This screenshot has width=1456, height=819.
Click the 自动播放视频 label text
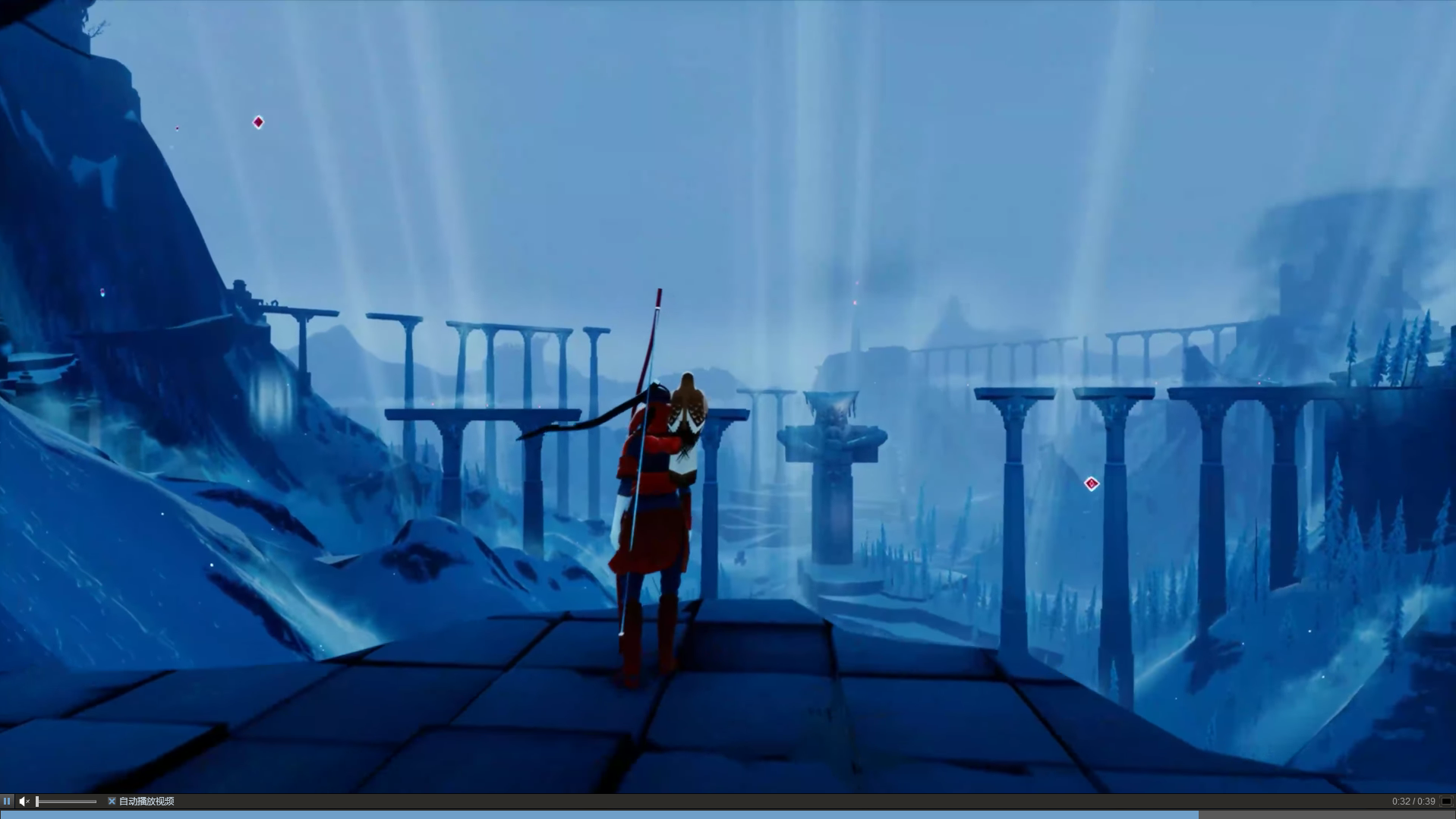pos(147,802)
